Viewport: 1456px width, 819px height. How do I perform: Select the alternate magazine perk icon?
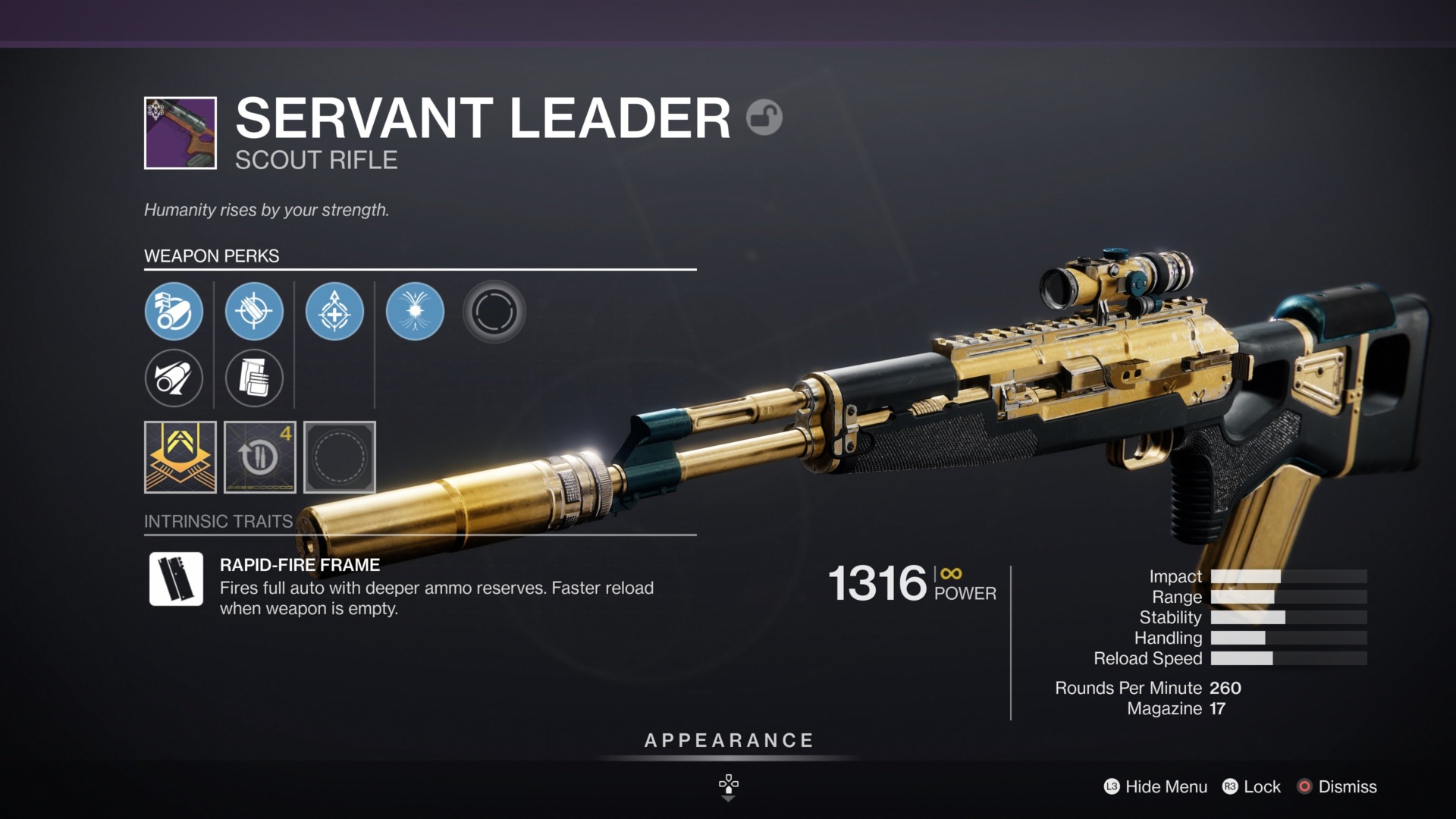[x=255, y=378]
